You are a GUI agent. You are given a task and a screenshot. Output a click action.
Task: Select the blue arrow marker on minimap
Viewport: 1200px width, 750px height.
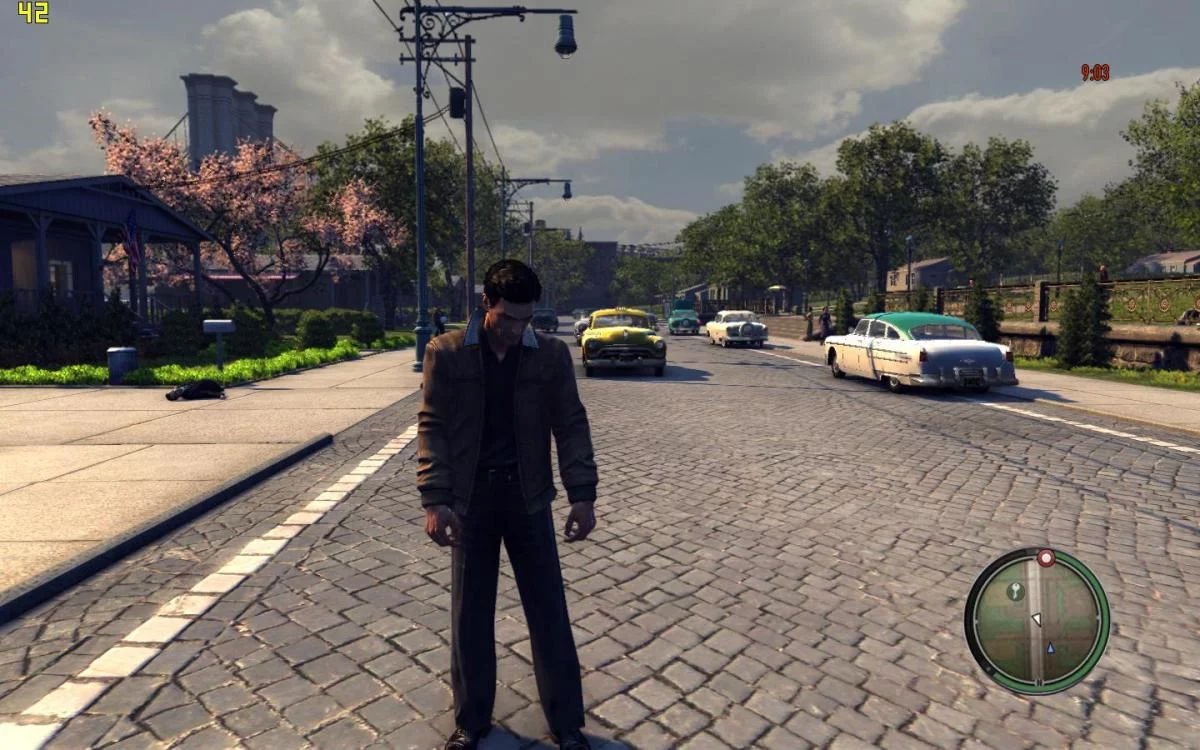(x=1049, y=648)
